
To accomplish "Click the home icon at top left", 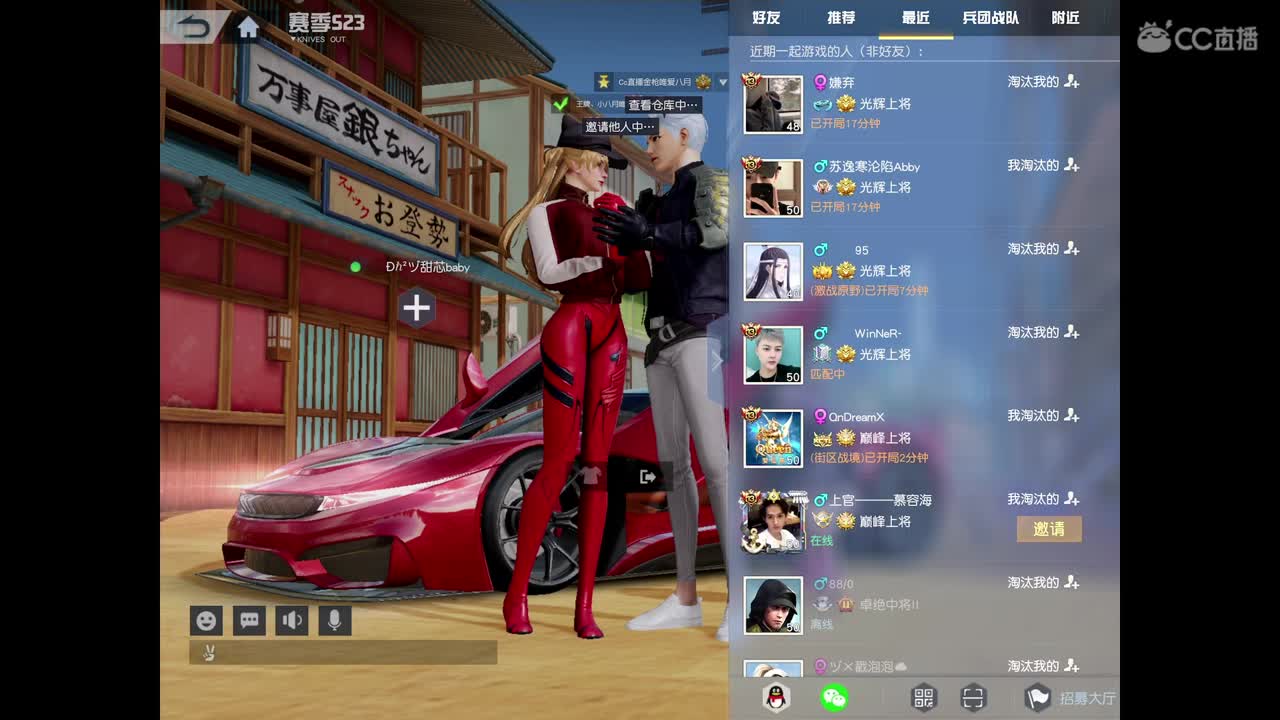I will [246, 29].
